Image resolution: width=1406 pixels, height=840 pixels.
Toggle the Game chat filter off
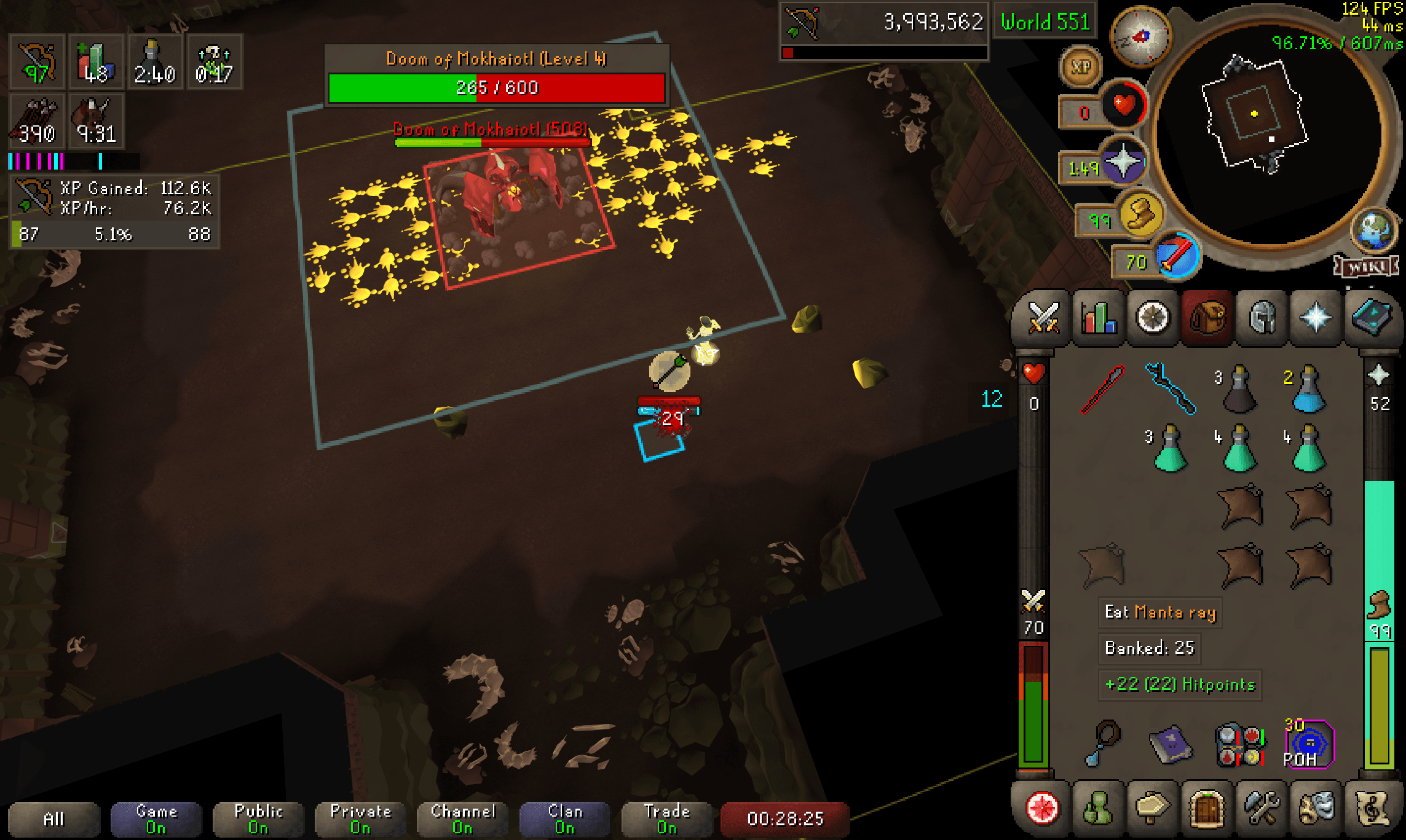click(x=156, y=818)
